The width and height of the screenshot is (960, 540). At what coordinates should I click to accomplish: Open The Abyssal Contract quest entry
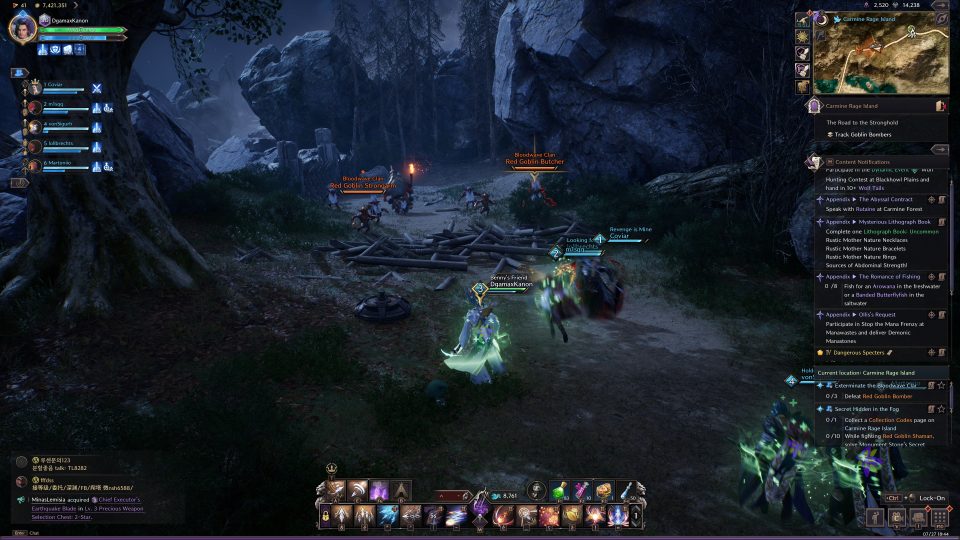pos(878,200)
